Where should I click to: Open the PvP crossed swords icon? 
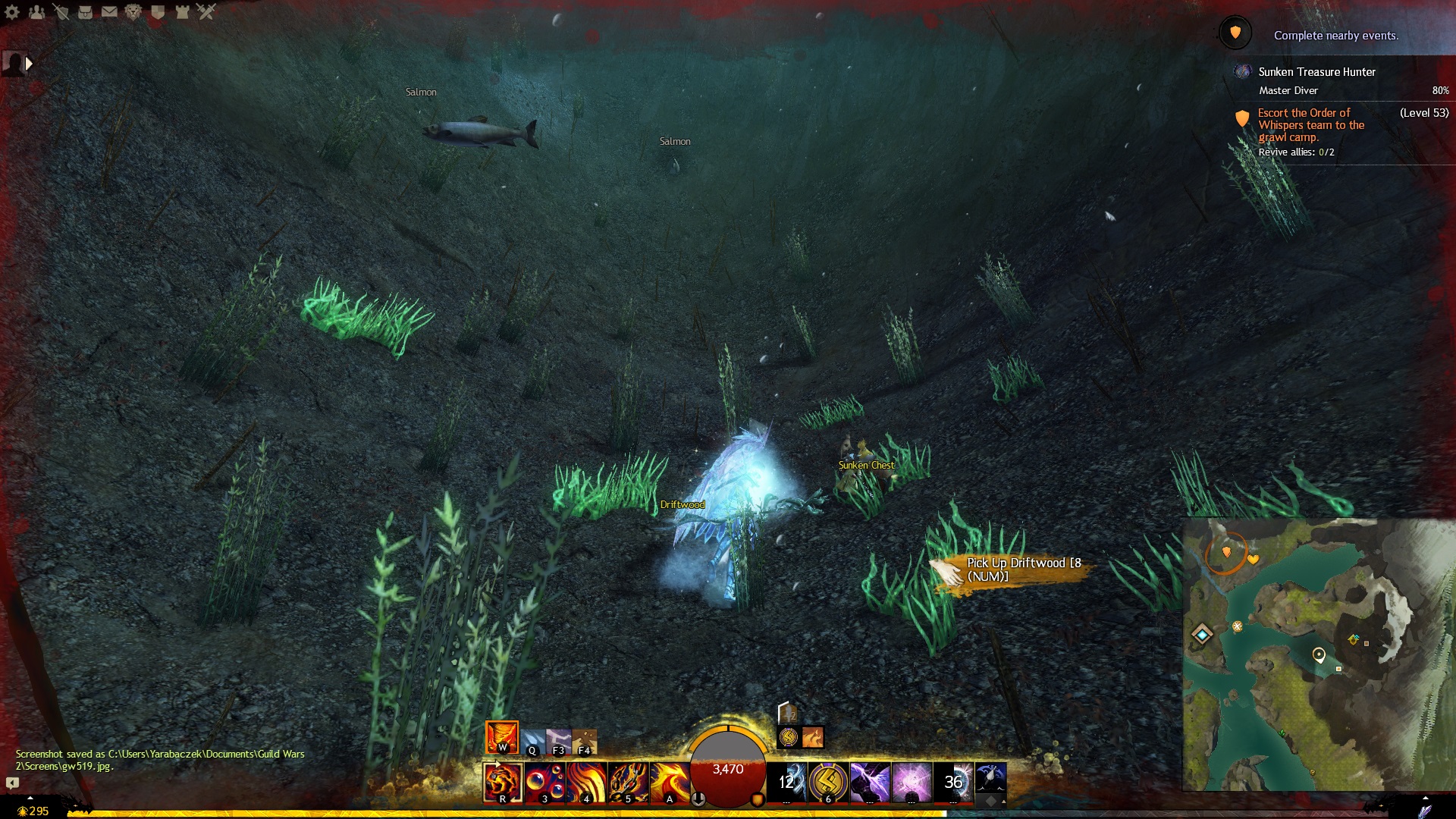(x=206, y=12)
